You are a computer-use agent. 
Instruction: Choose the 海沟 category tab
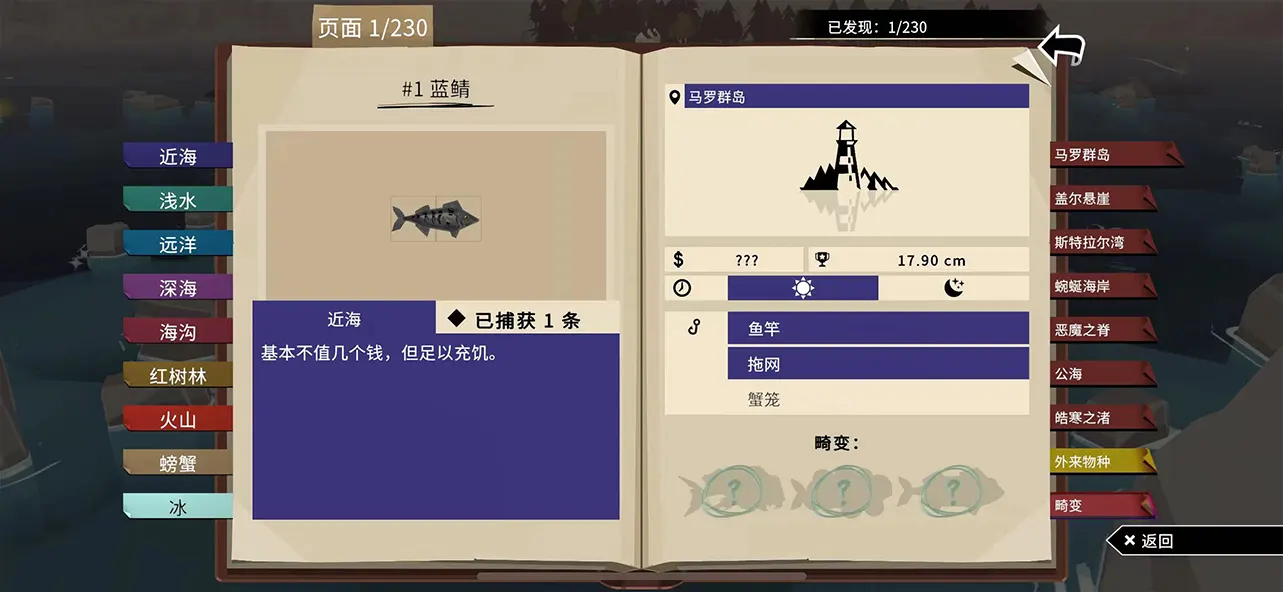coord(178,332)
